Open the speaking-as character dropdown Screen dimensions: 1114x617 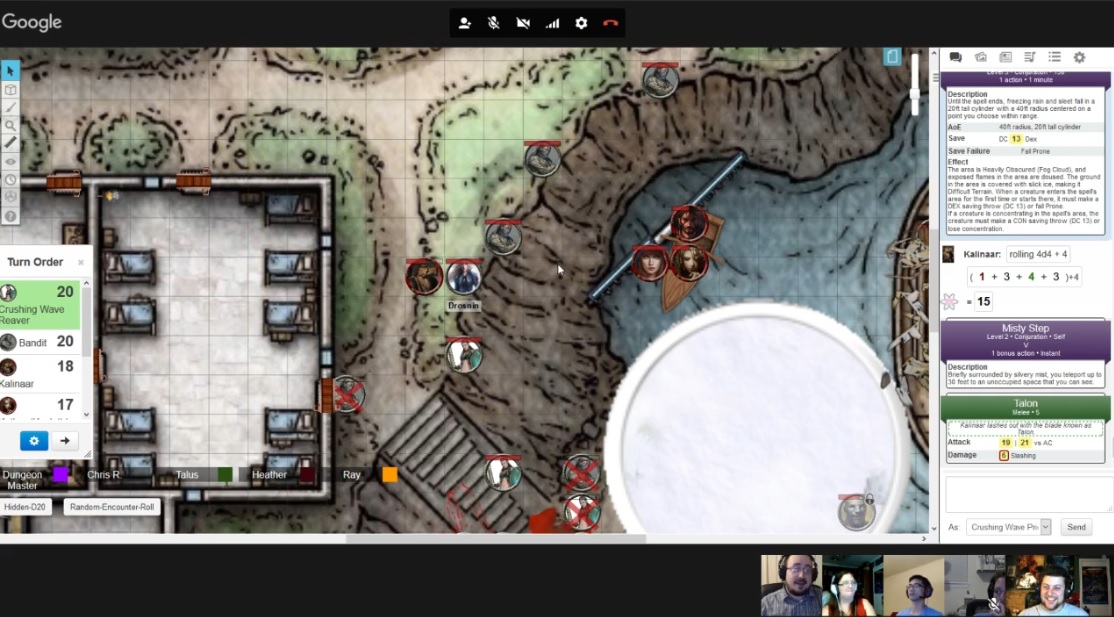1009,527
